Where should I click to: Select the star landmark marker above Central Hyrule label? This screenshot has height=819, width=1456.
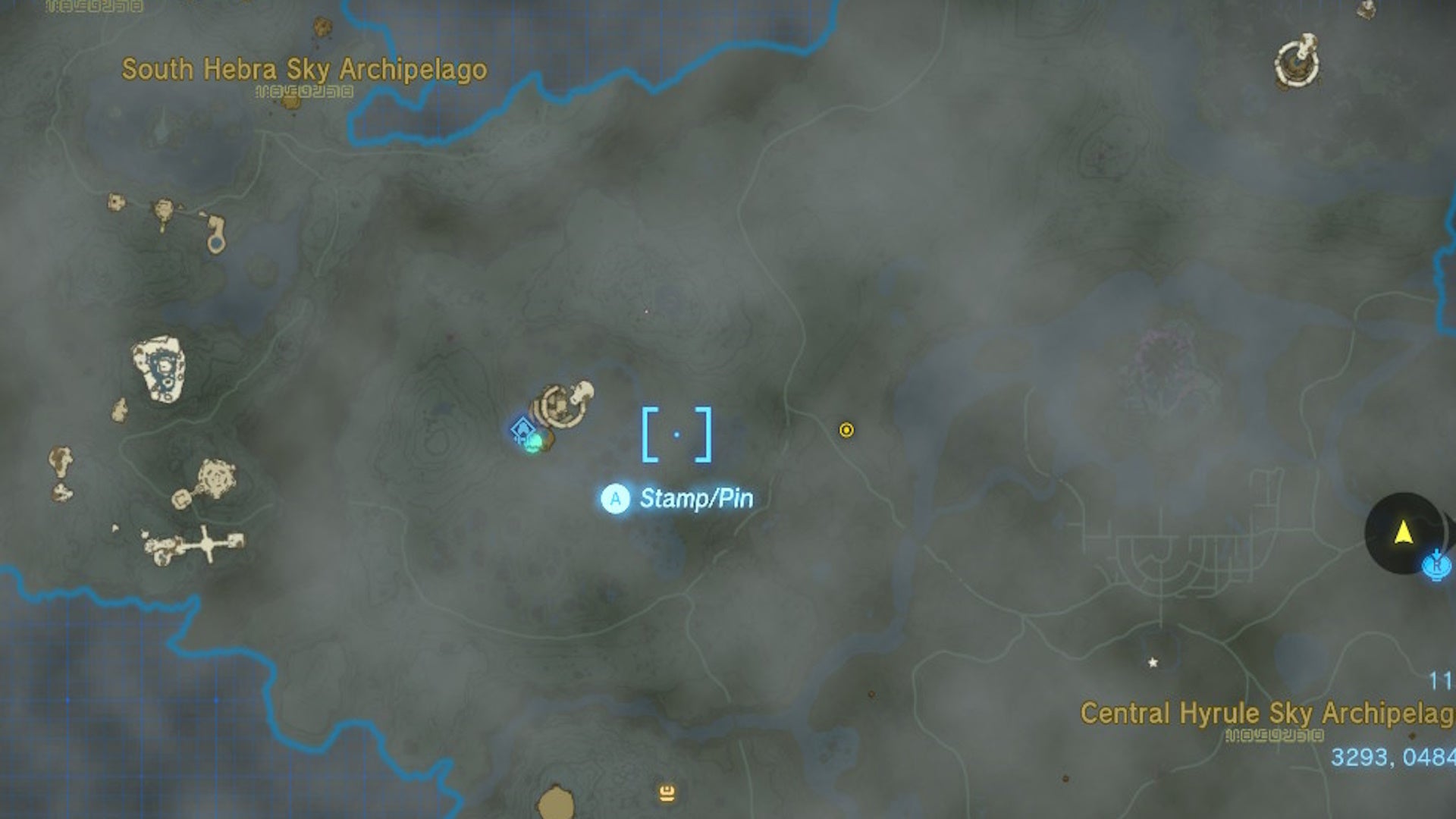tap(1153, 662)
